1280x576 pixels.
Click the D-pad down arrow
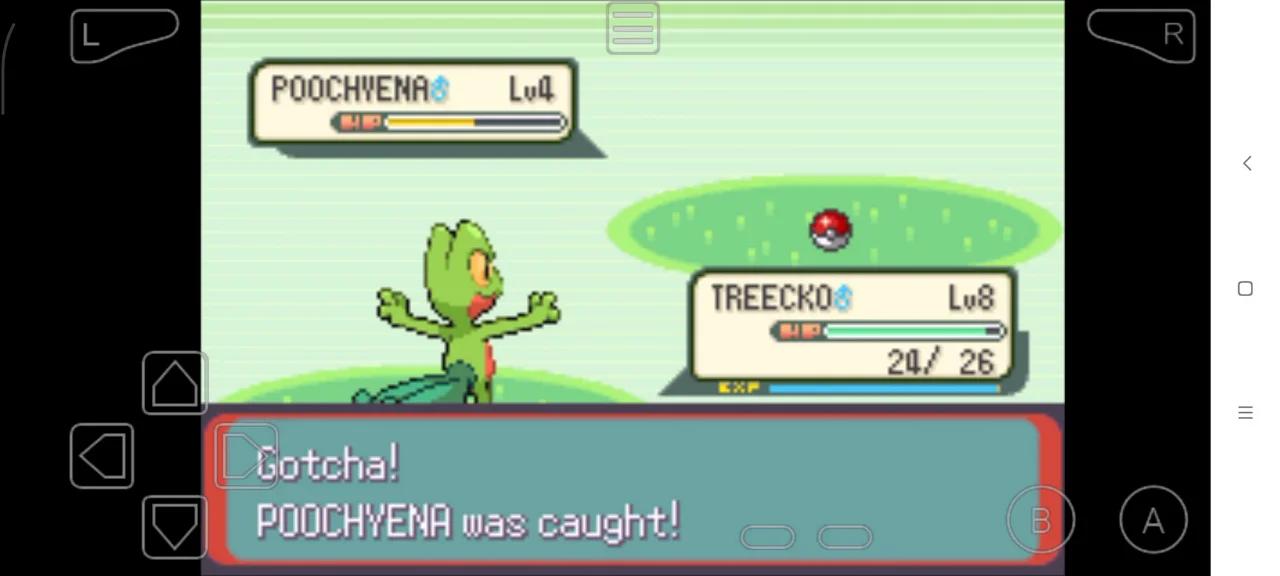175,527
